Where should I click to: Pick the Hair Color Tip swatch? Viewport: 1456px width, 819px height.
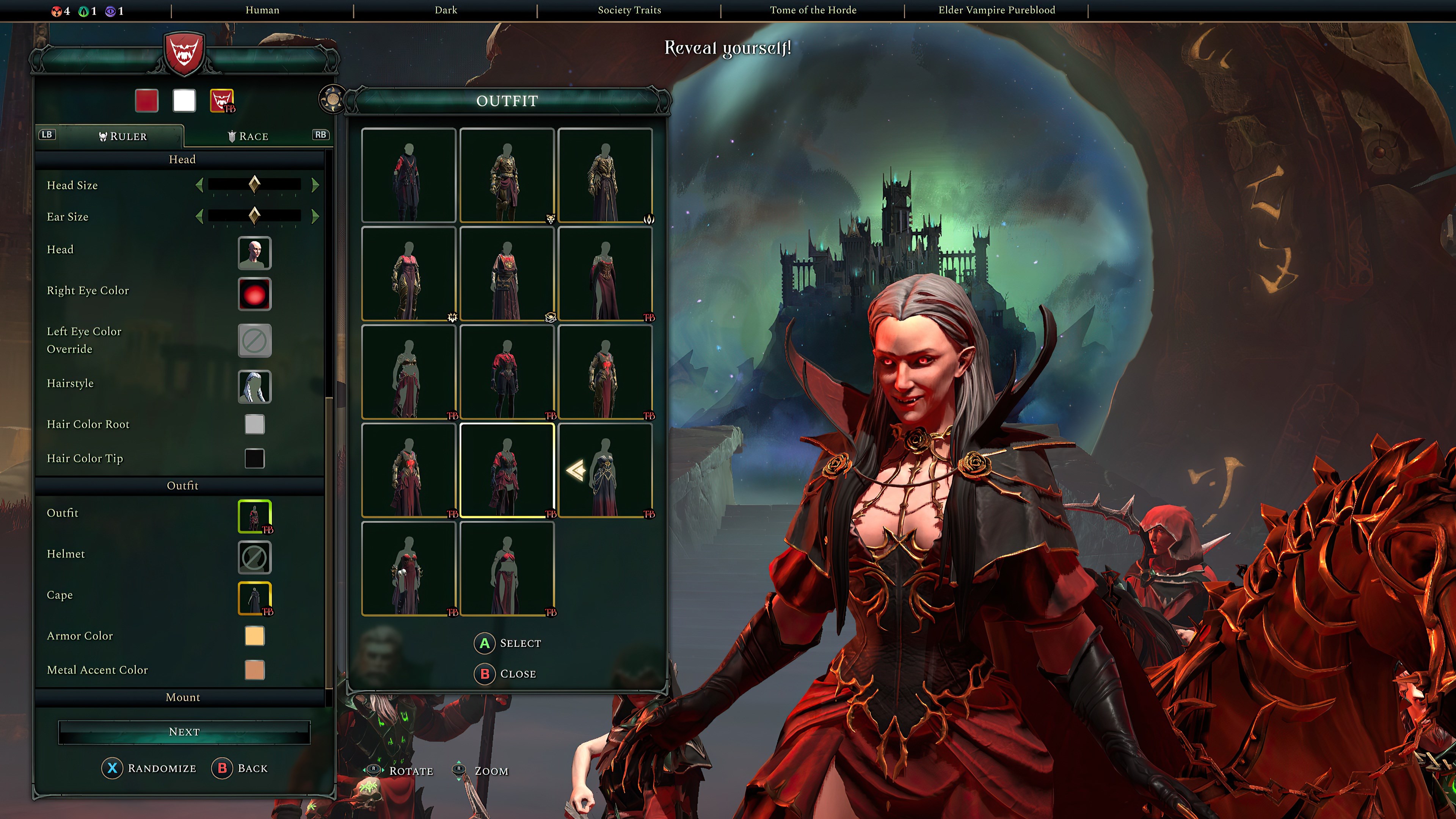point(254,458)
